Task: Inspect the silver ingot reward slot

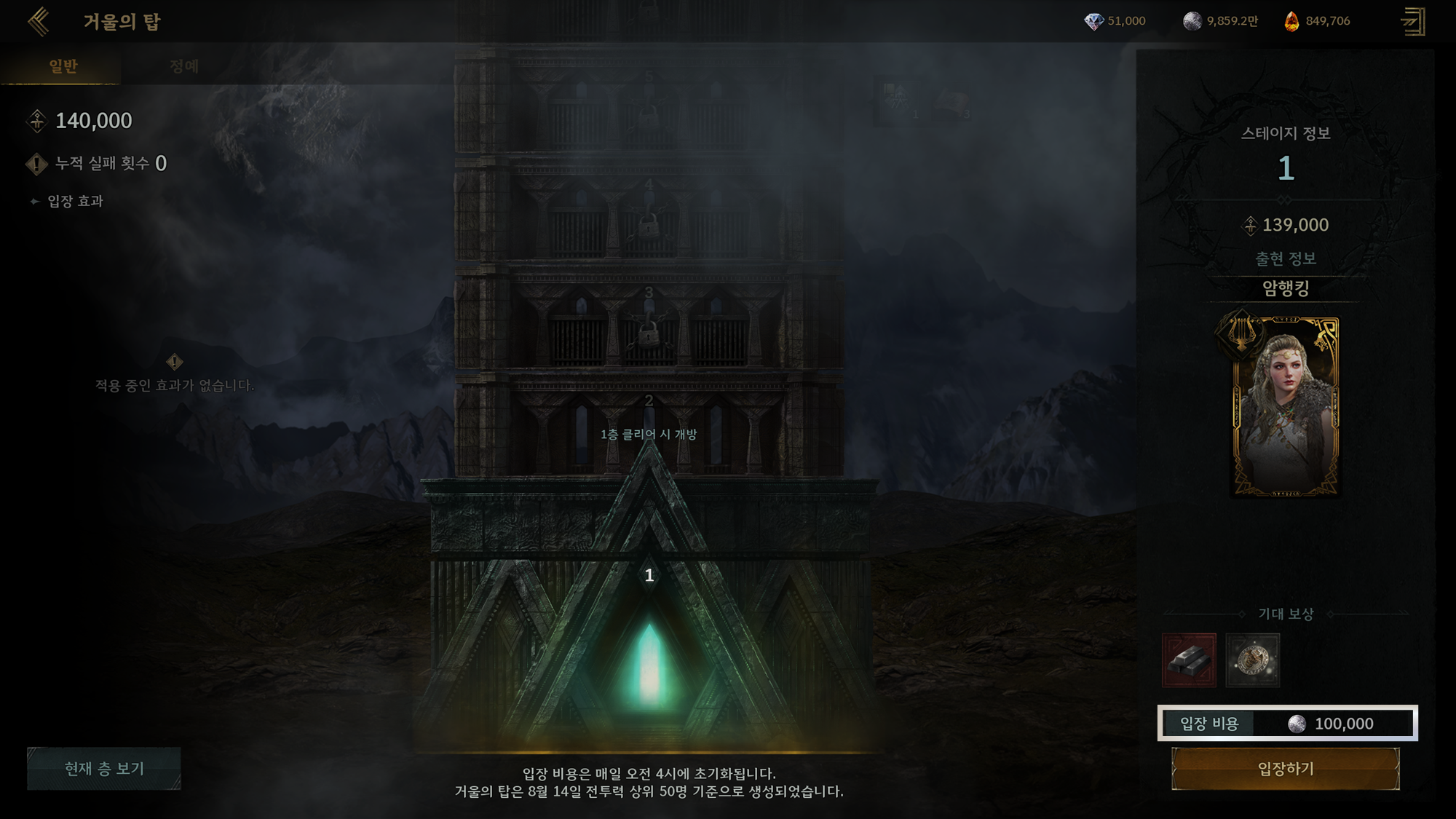Action: [1189, 660]
